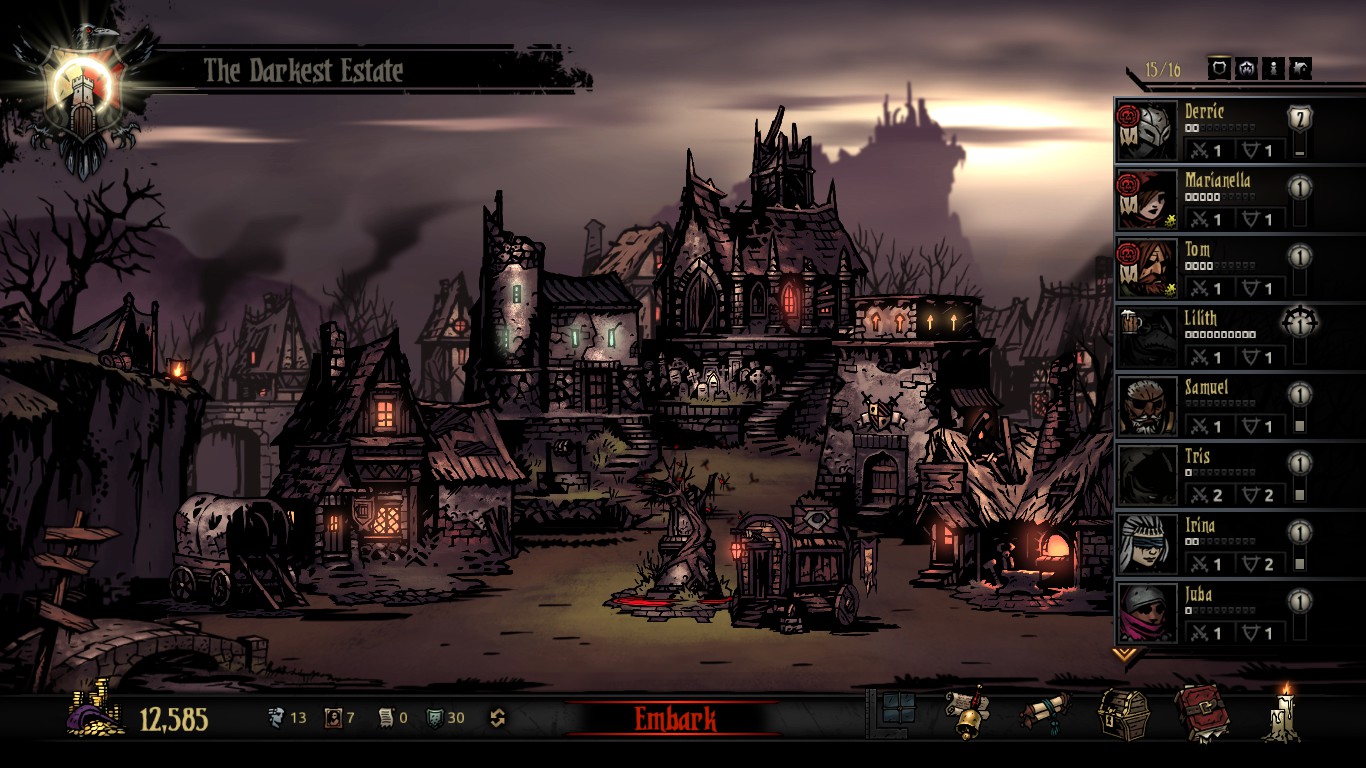Click the heirloom exchange arrows icon
The width and height of the screenshot is (1366, 768).
pos(497,718)
